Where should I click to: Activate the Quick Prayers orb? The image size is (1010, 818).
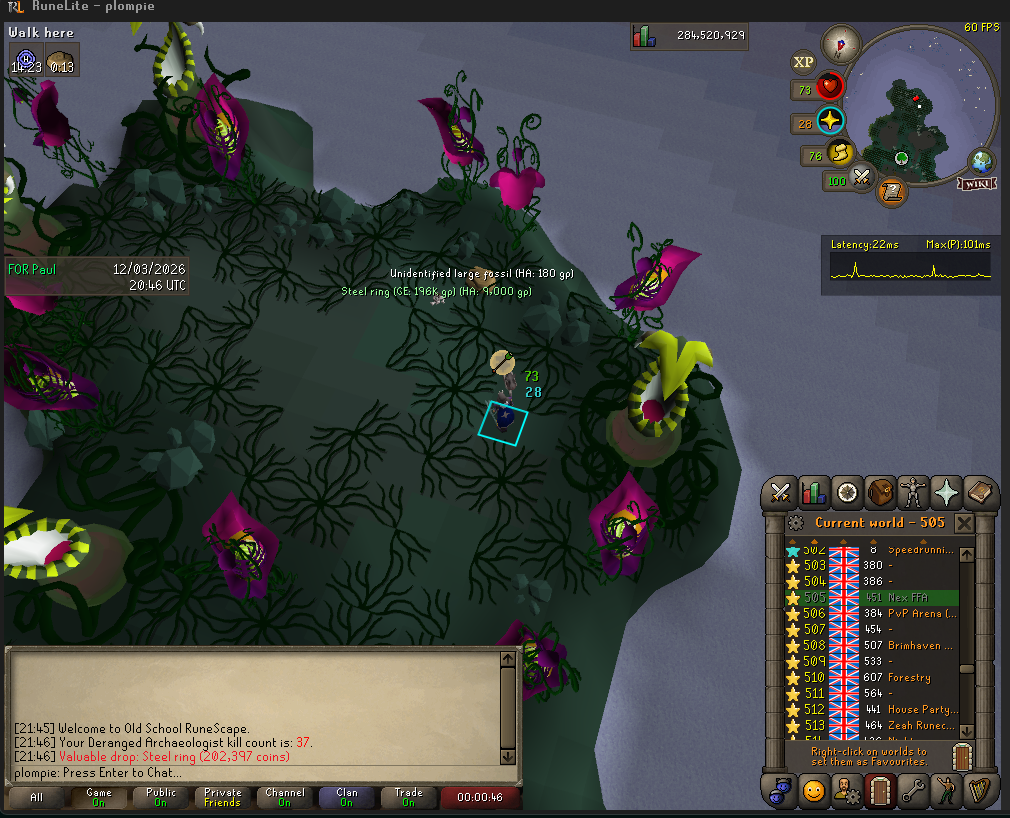830,121
